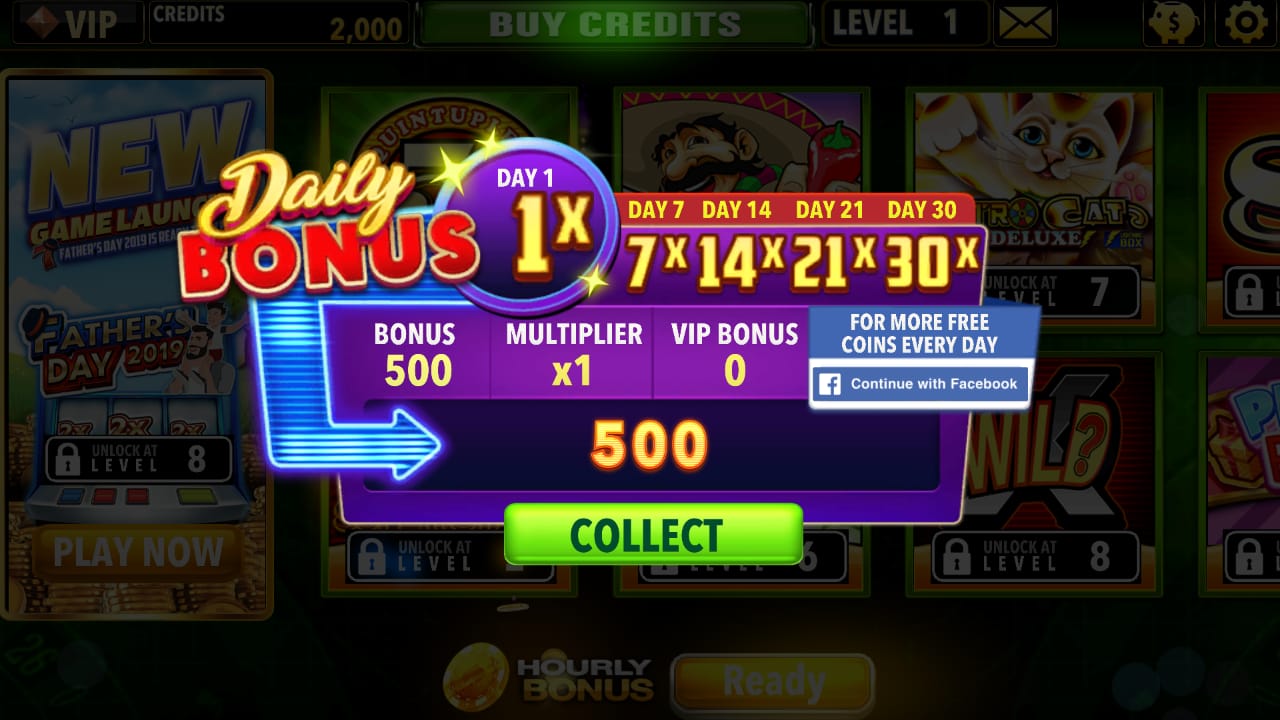Expand the MULTIPLIER x1 panel
This screenshot has width=1280, height=720.
(x=573, y=350)
